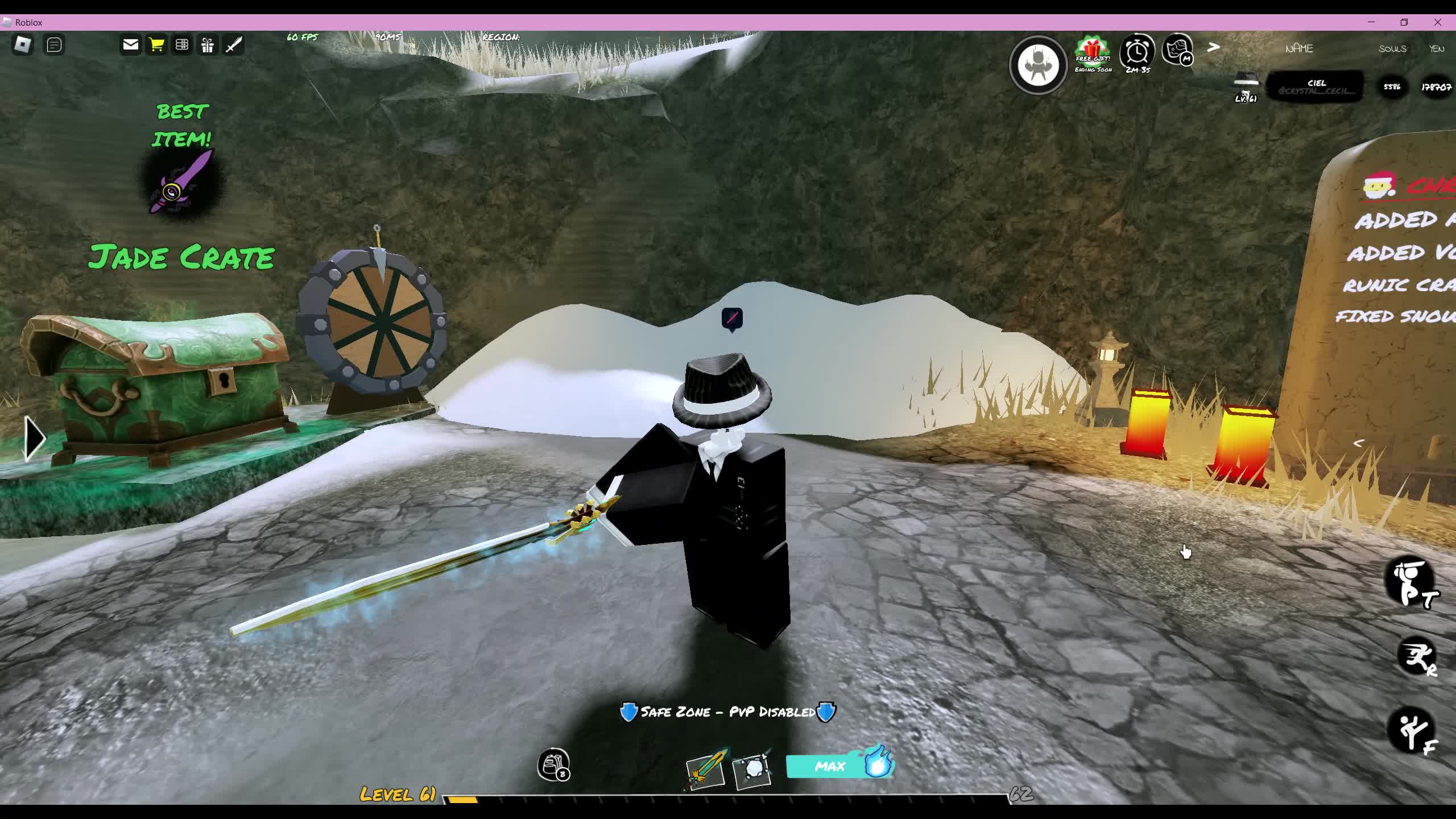Open the white gift box menu

(x=208, y=44)
